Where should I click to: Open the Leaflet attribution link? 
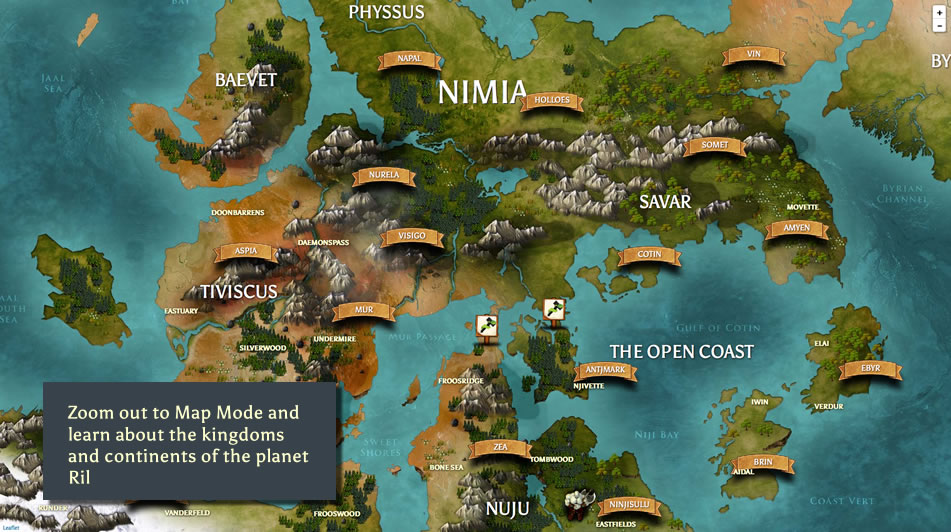10,527
